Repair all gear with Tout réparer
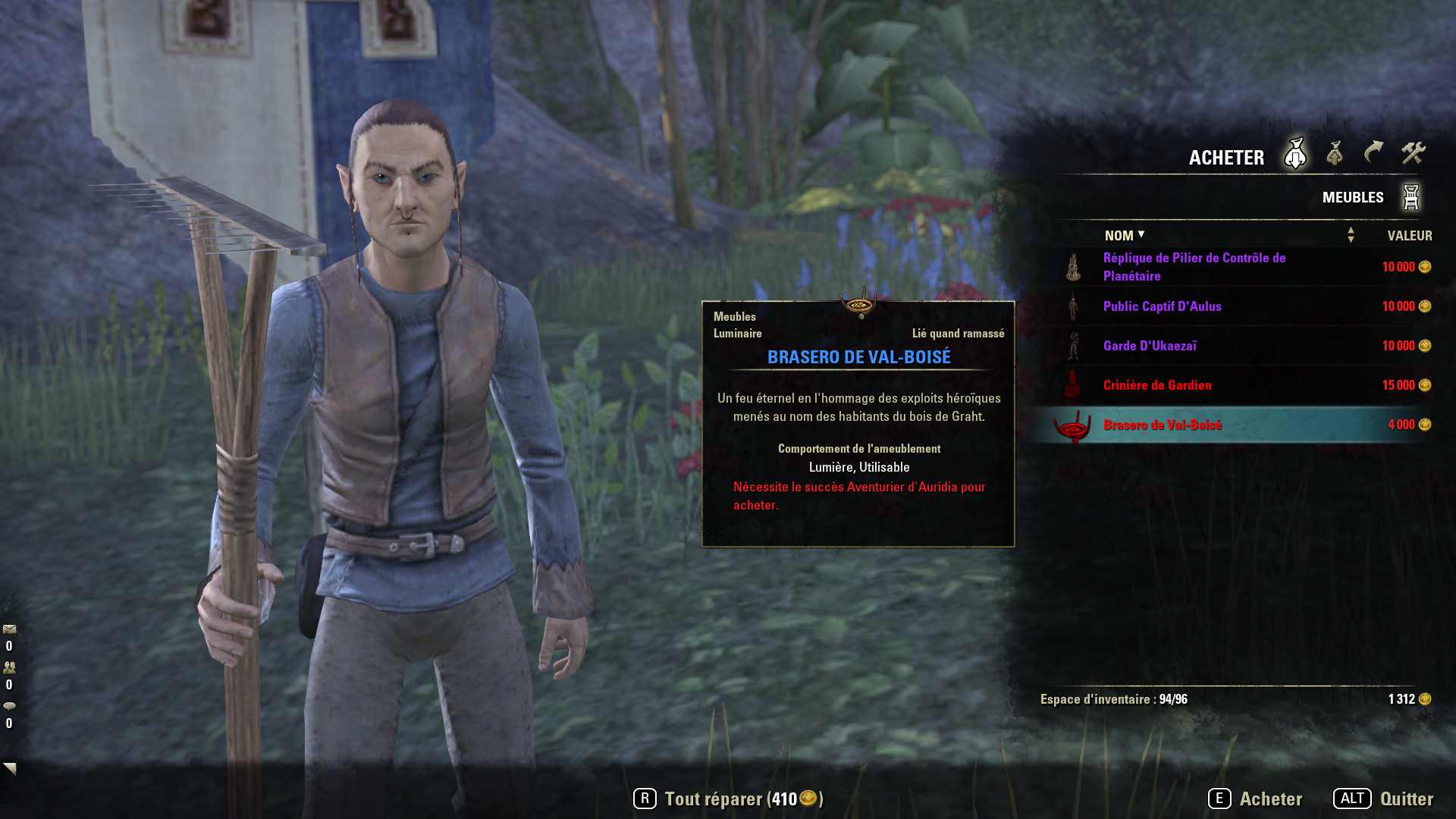Image resolution: width=1456 pixels, height=819 pixels. [x=728, y=799]
